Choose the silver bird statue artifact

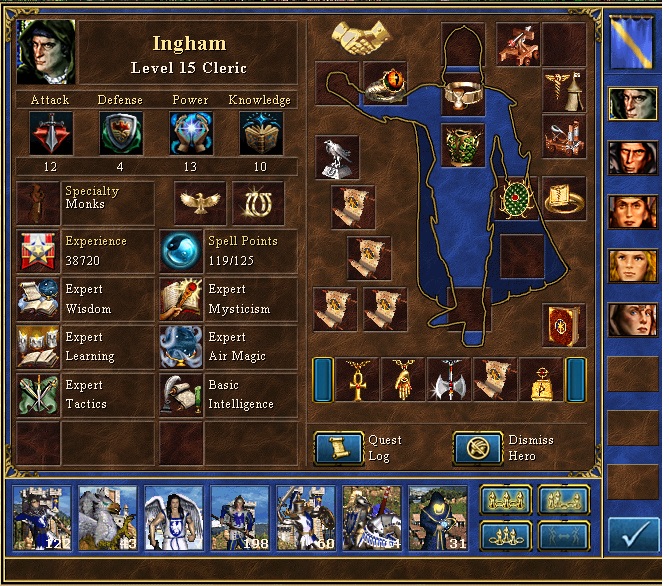pos(337,157)
